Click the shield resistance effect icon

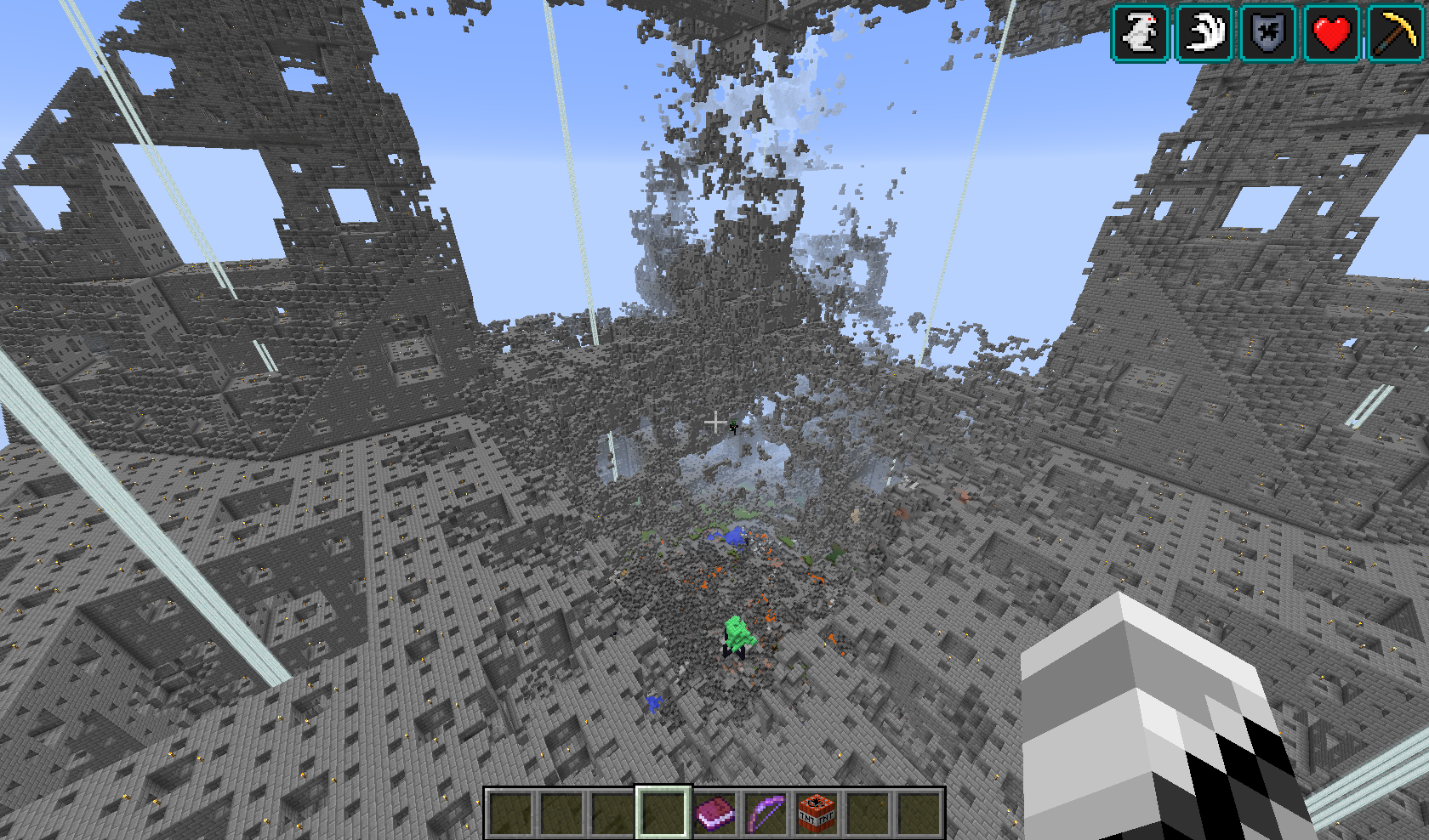pos(1268,33)
